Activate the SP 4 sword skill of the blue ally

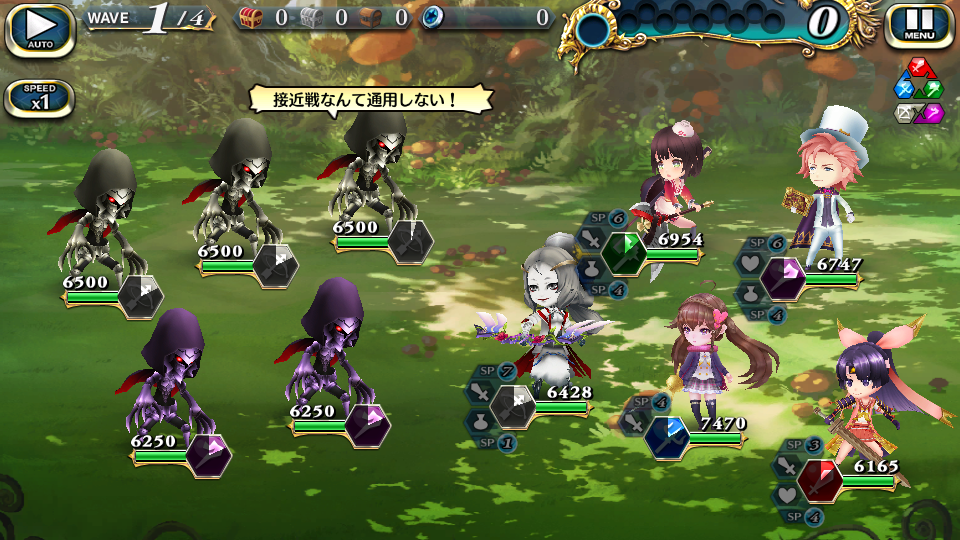pos(638,422)
